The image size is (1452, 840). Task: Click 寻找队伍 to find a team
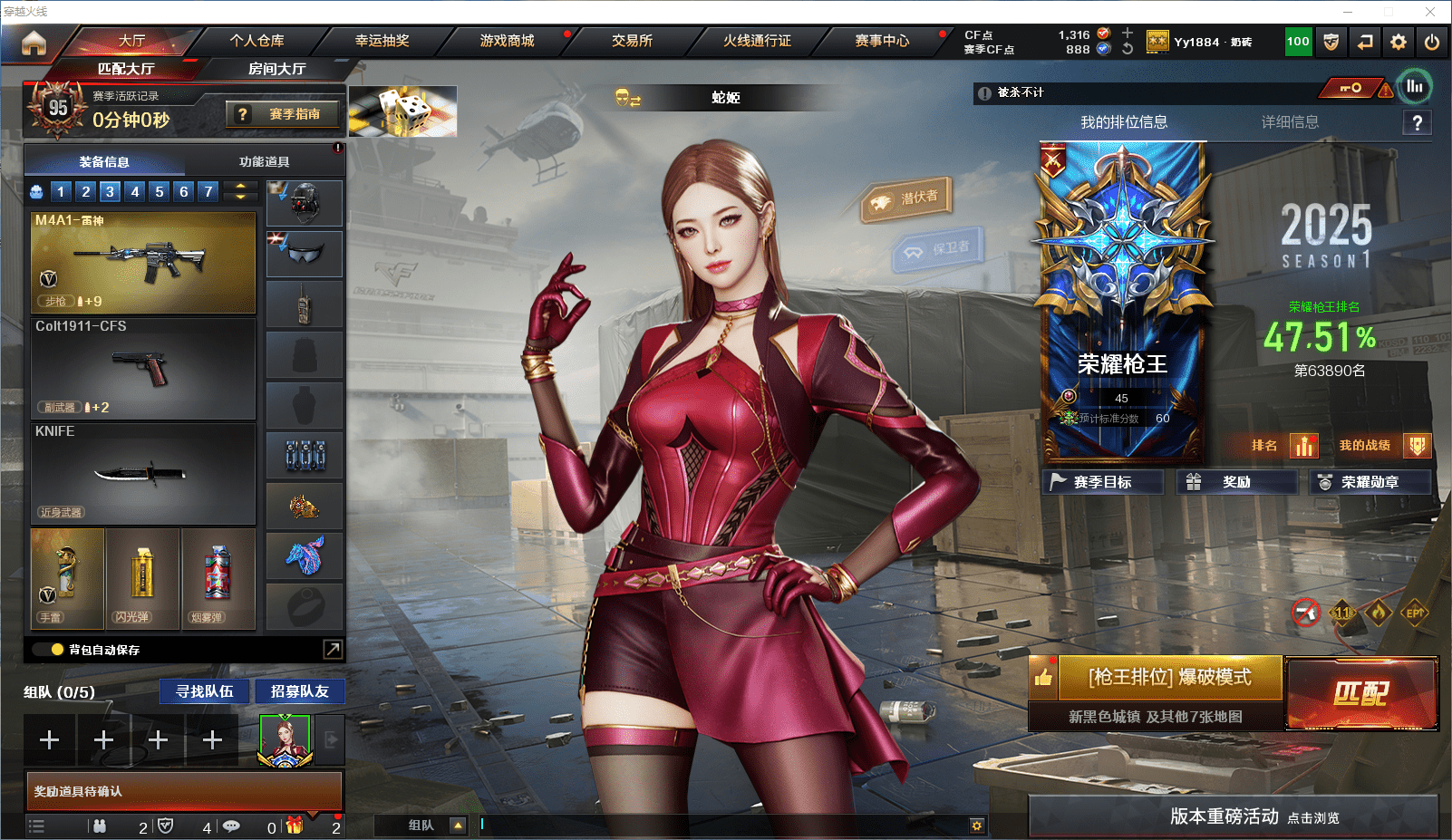click(205, 691)
